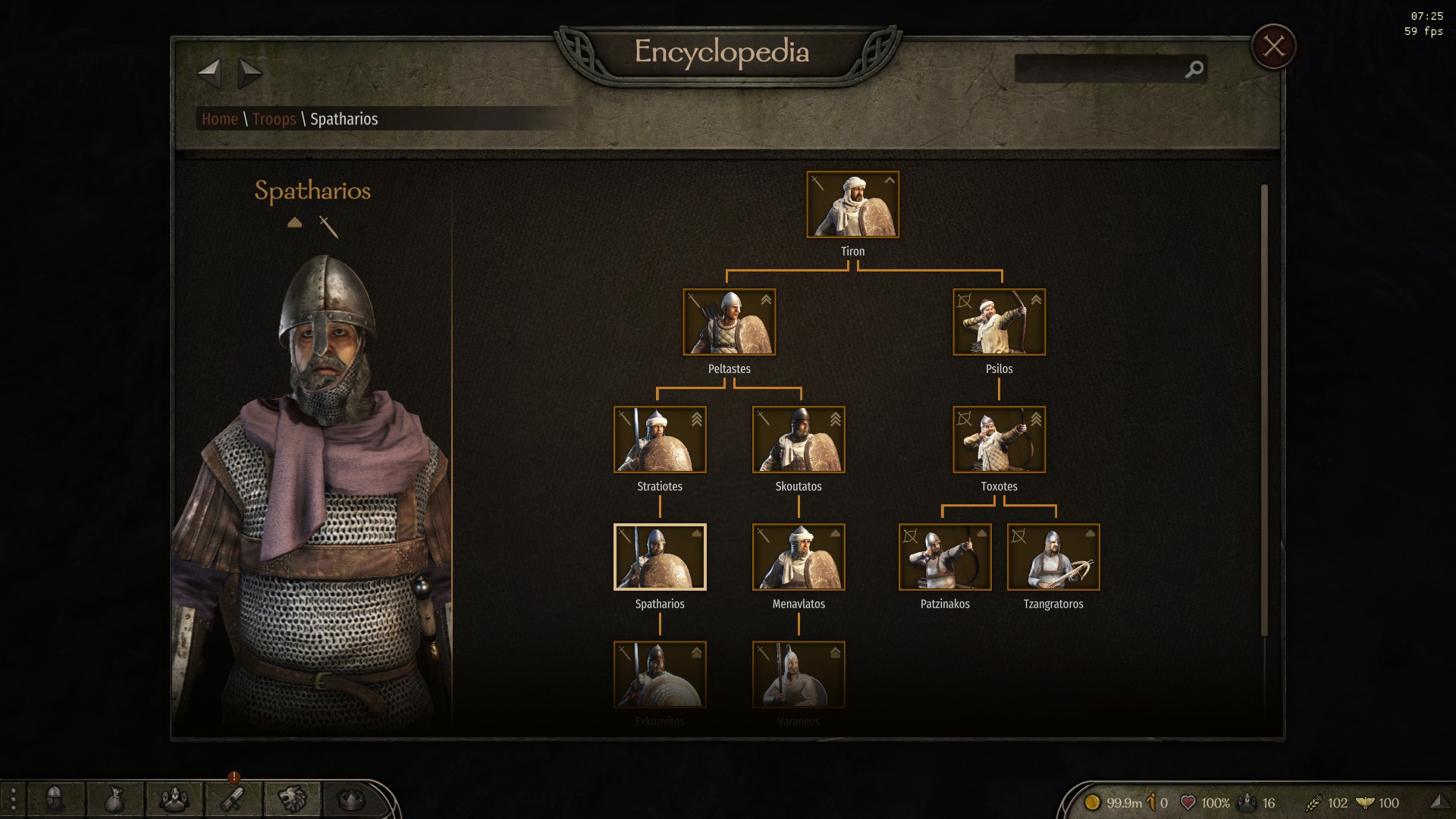This screenshot has height=819, width=1456.
Task: Open the character helmet icon in bottom bar
Action: [55, 799]
